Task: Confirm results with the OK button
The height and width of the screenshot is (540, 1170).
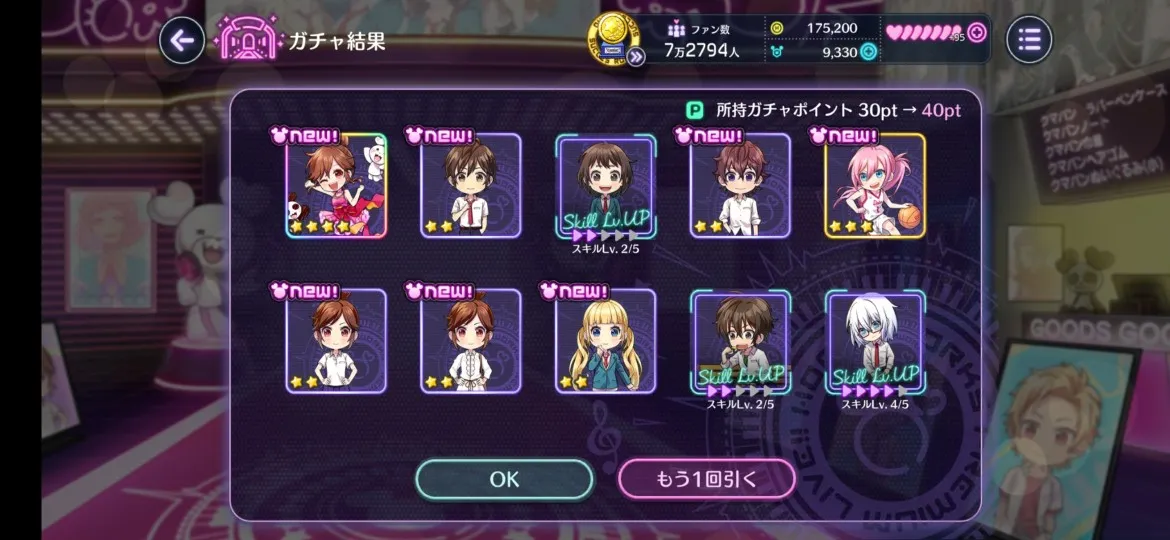Action: [504, 479]
